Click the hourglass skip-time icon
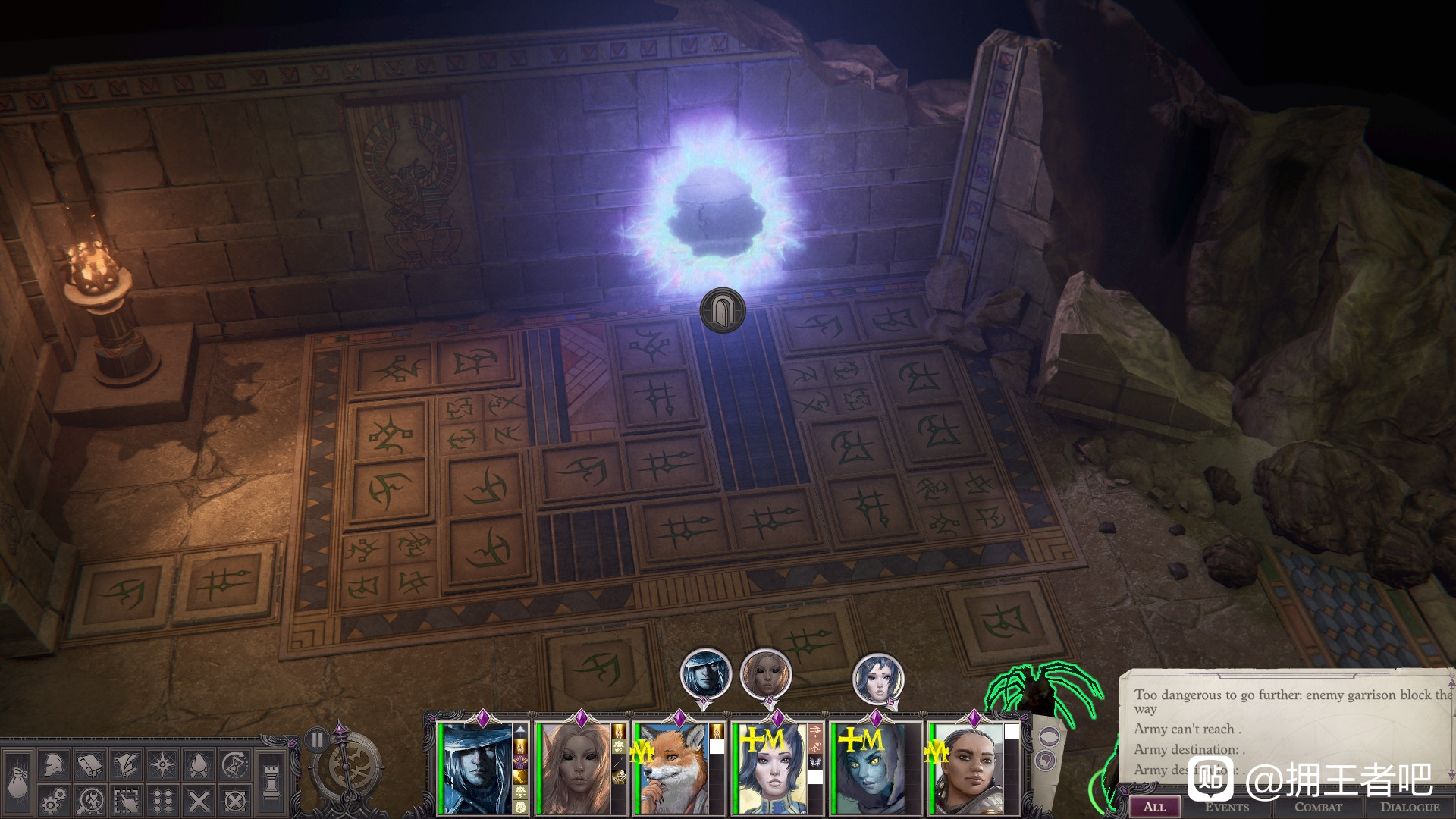 coord(236,765)
